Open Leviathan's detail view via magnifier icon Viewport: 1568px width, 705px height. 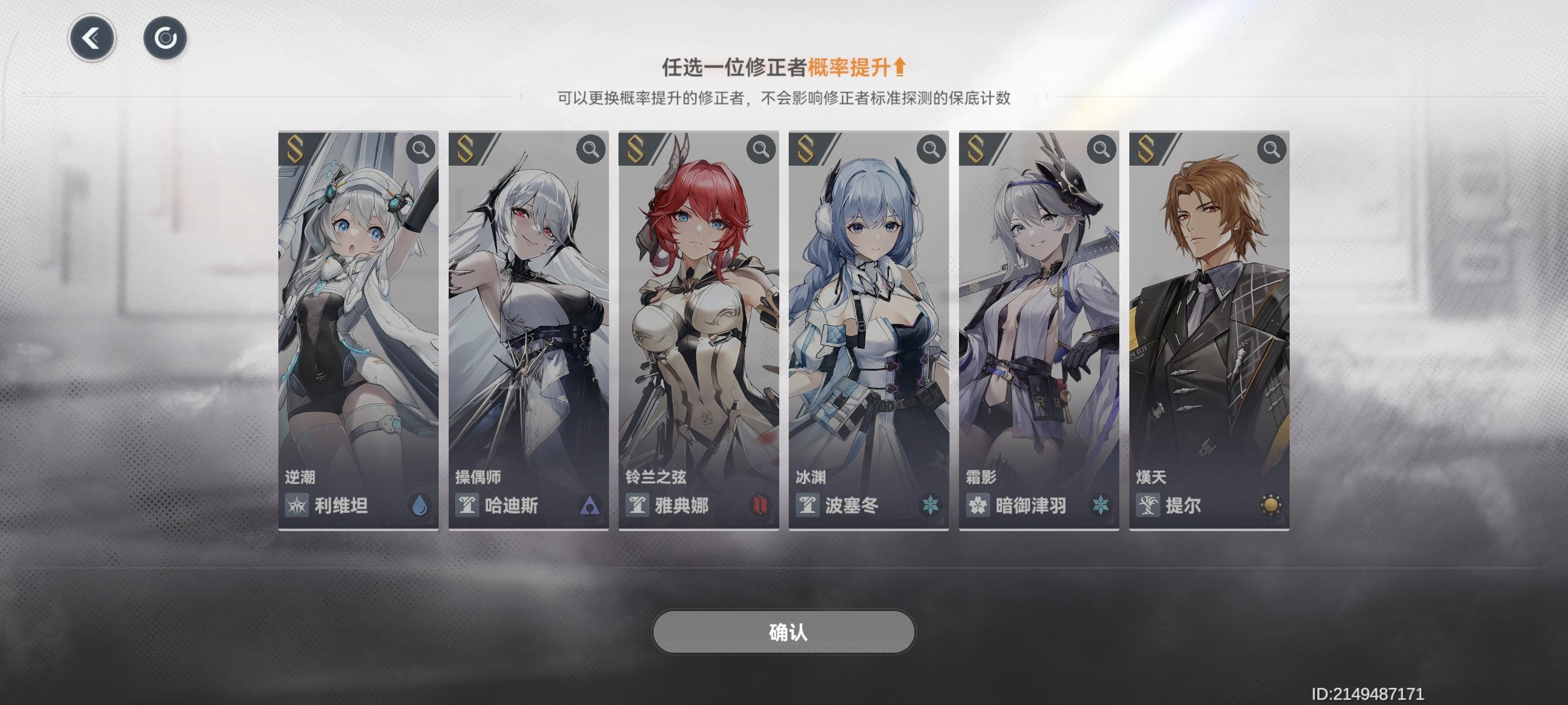pos(420,150)
